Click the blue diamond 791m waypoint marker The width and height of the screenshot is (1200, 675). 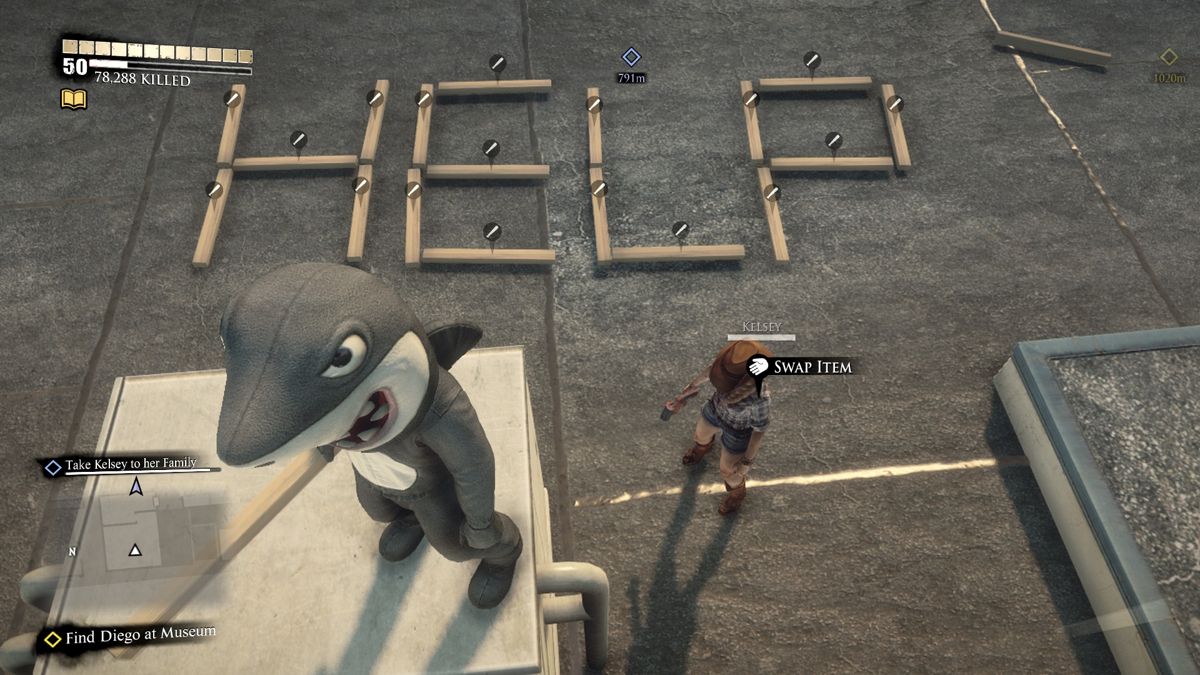631,57
